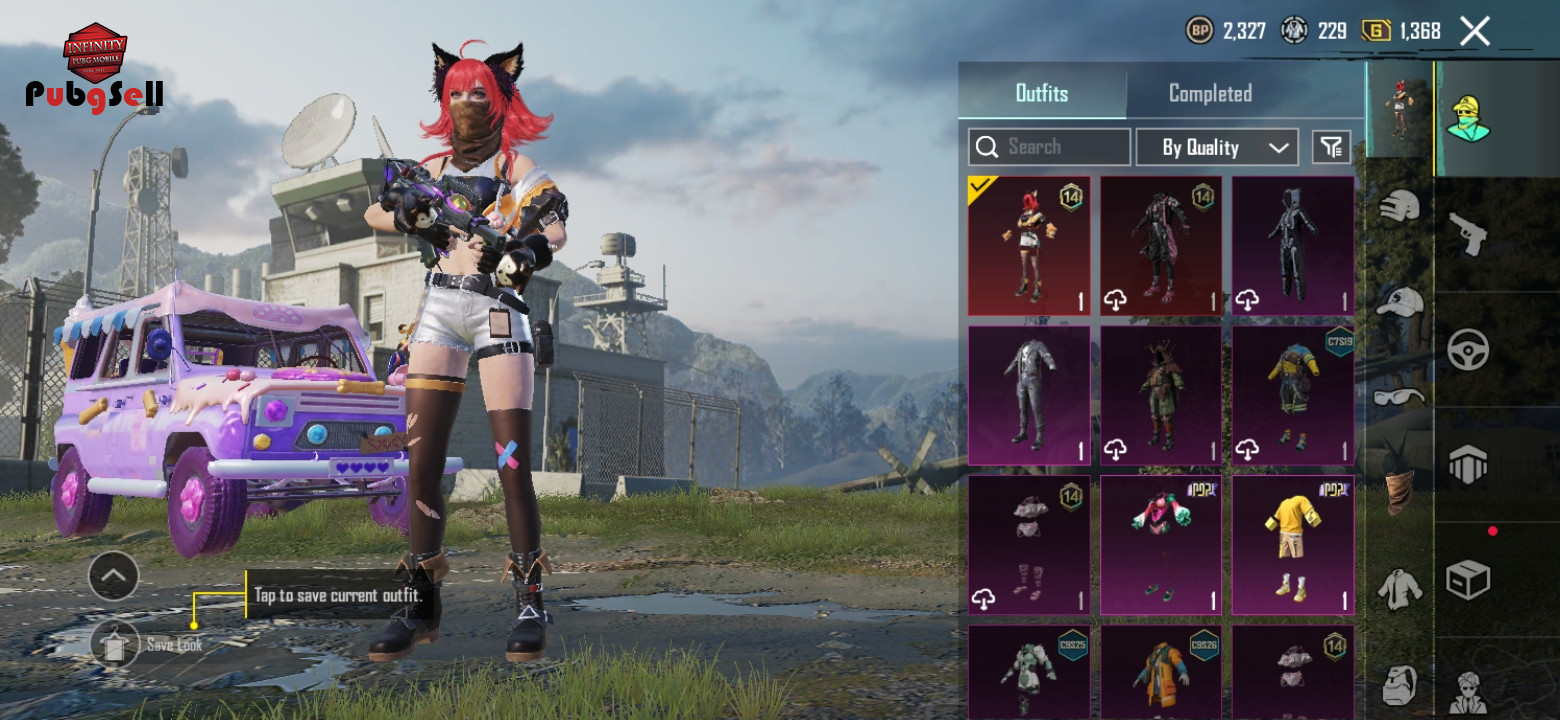Choose the yellow shirt and shorts outfit
This screenshot has height=720, width=1560.
pyautogui.click(x=1293, y=545)
